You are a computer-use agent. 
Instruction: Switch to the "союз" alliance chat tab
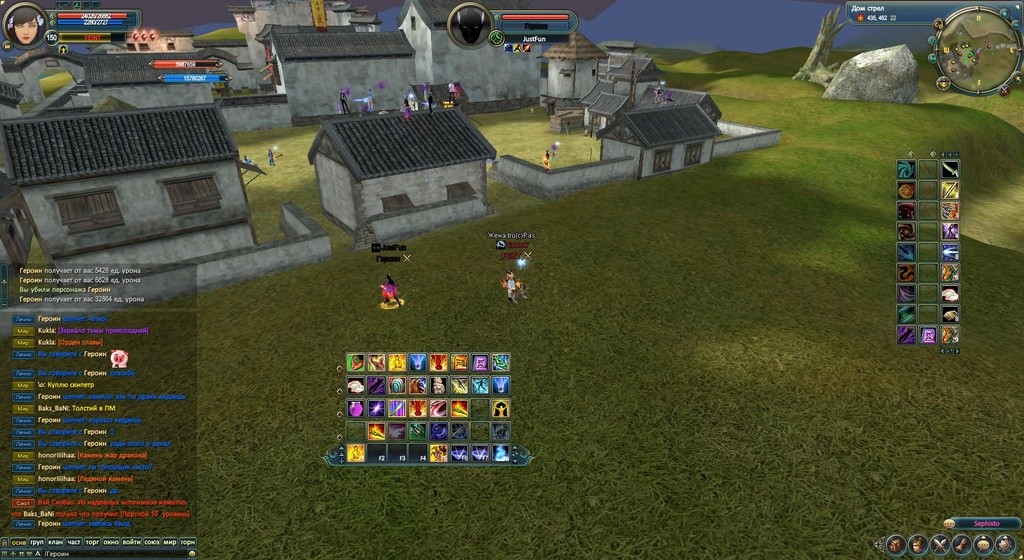coord(151,542)
